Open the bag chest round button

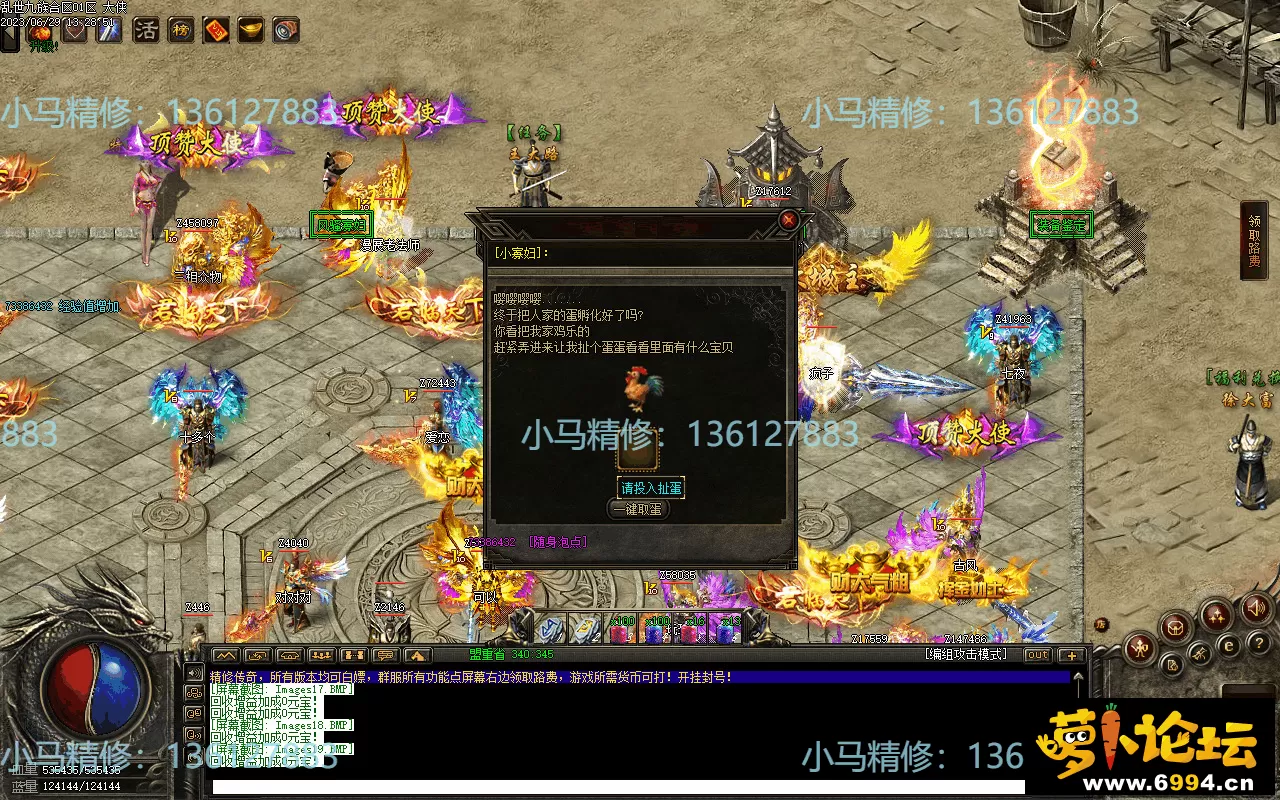(x=1176, y=628)
